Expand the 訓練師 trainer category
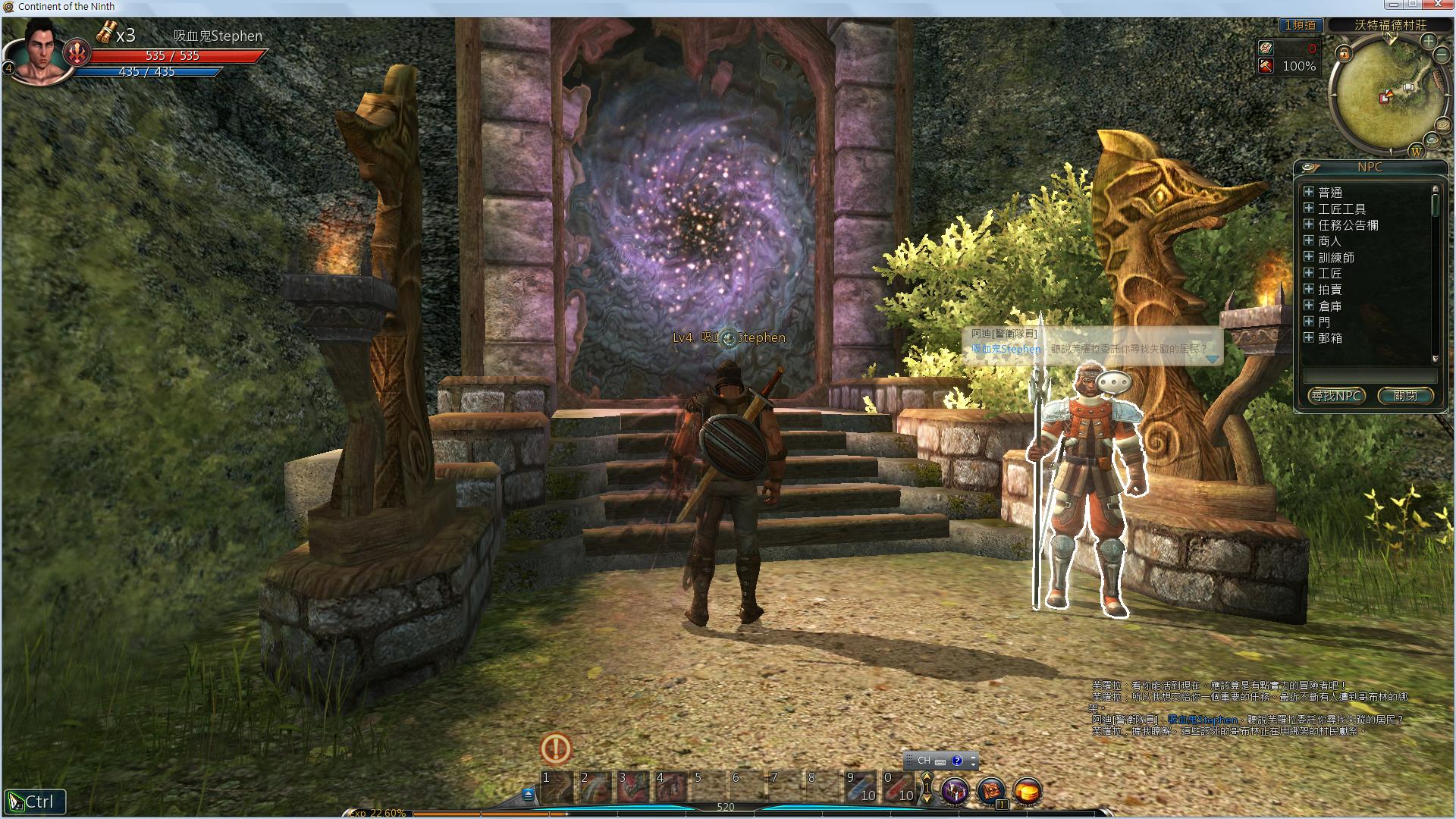This screenshot has height=819, width=1456. click(1308, 257)
